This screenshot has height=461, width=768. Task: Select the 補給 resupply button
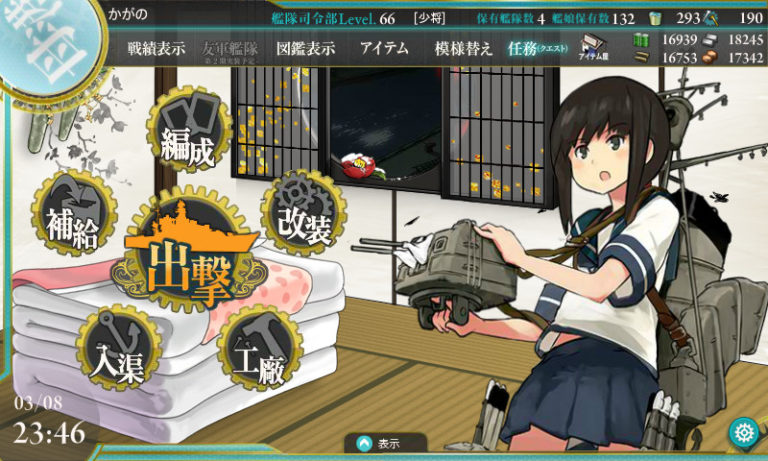pos(72,224)
